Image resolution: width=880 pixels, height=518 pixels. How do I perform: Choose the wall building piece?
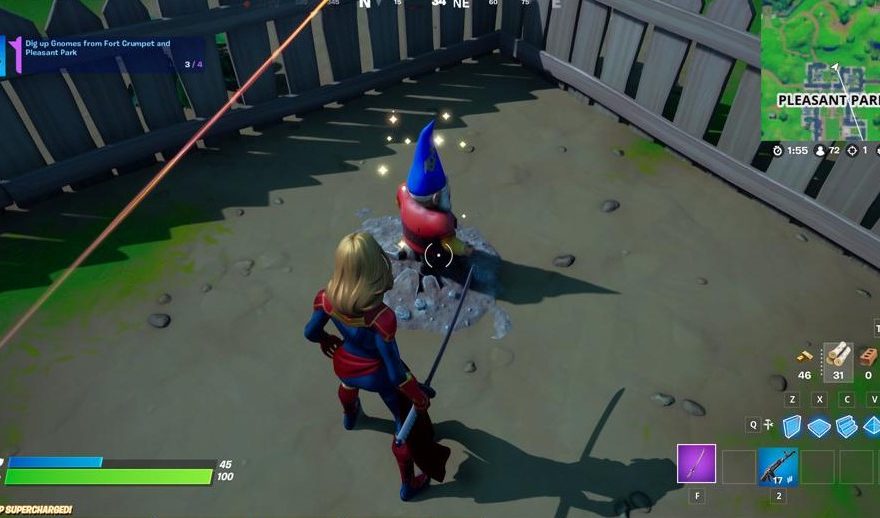point(792,426)
